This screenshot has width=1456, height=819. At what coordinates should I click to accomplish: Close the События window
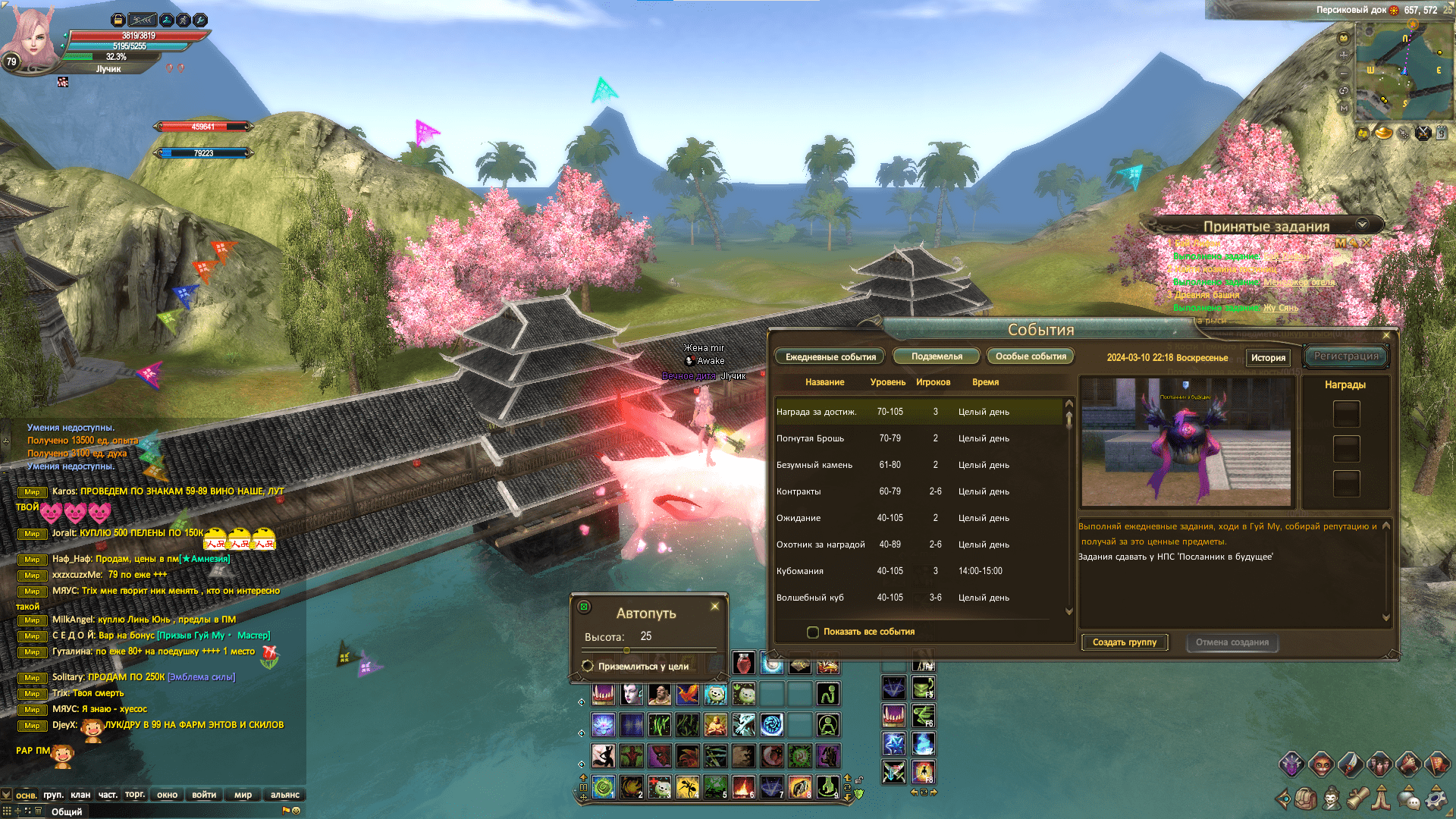(1386, 335)
